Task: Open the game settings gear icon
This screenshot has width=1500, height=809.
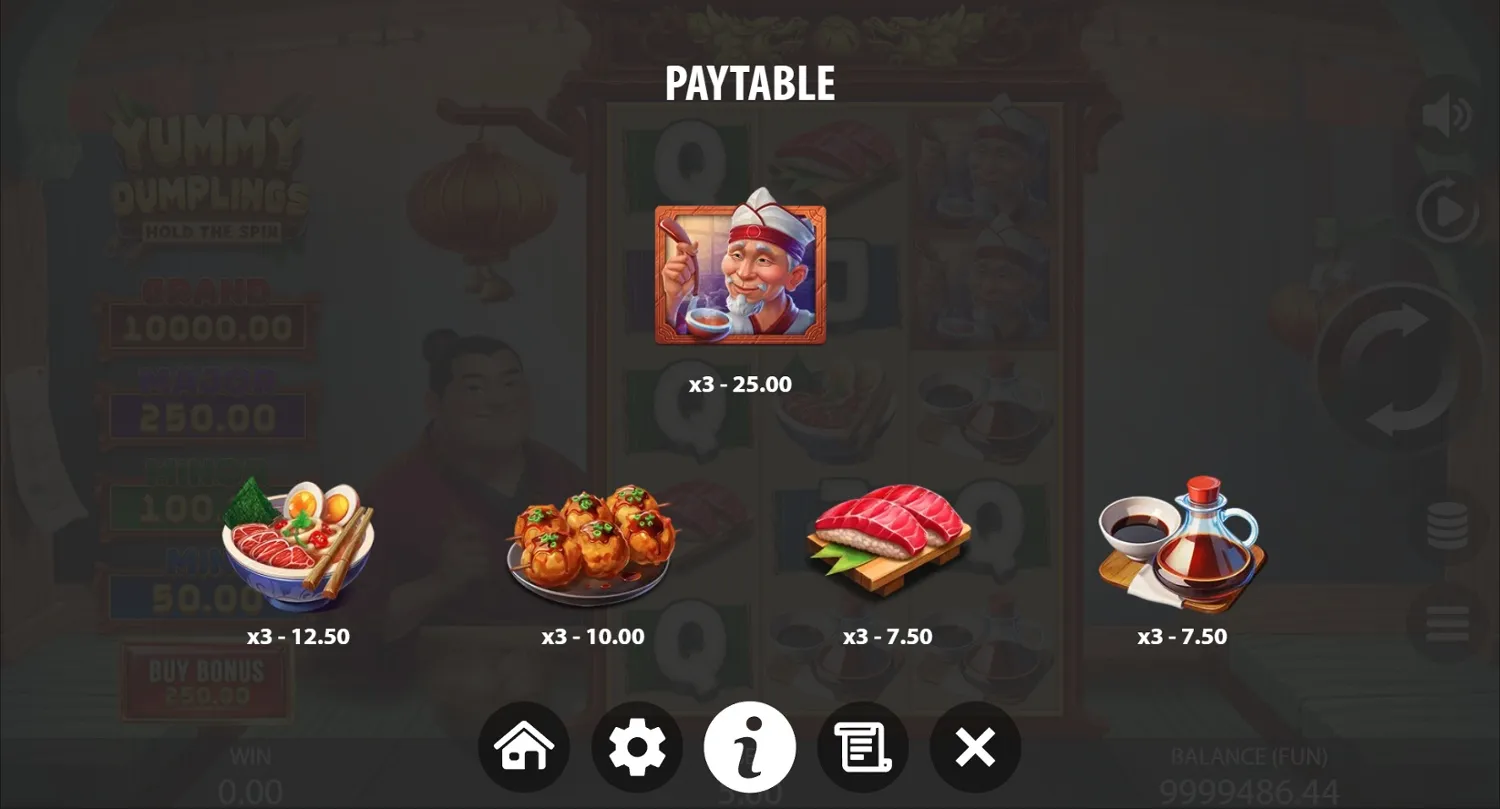Action: pyautogui.click(x=637, y=746)
